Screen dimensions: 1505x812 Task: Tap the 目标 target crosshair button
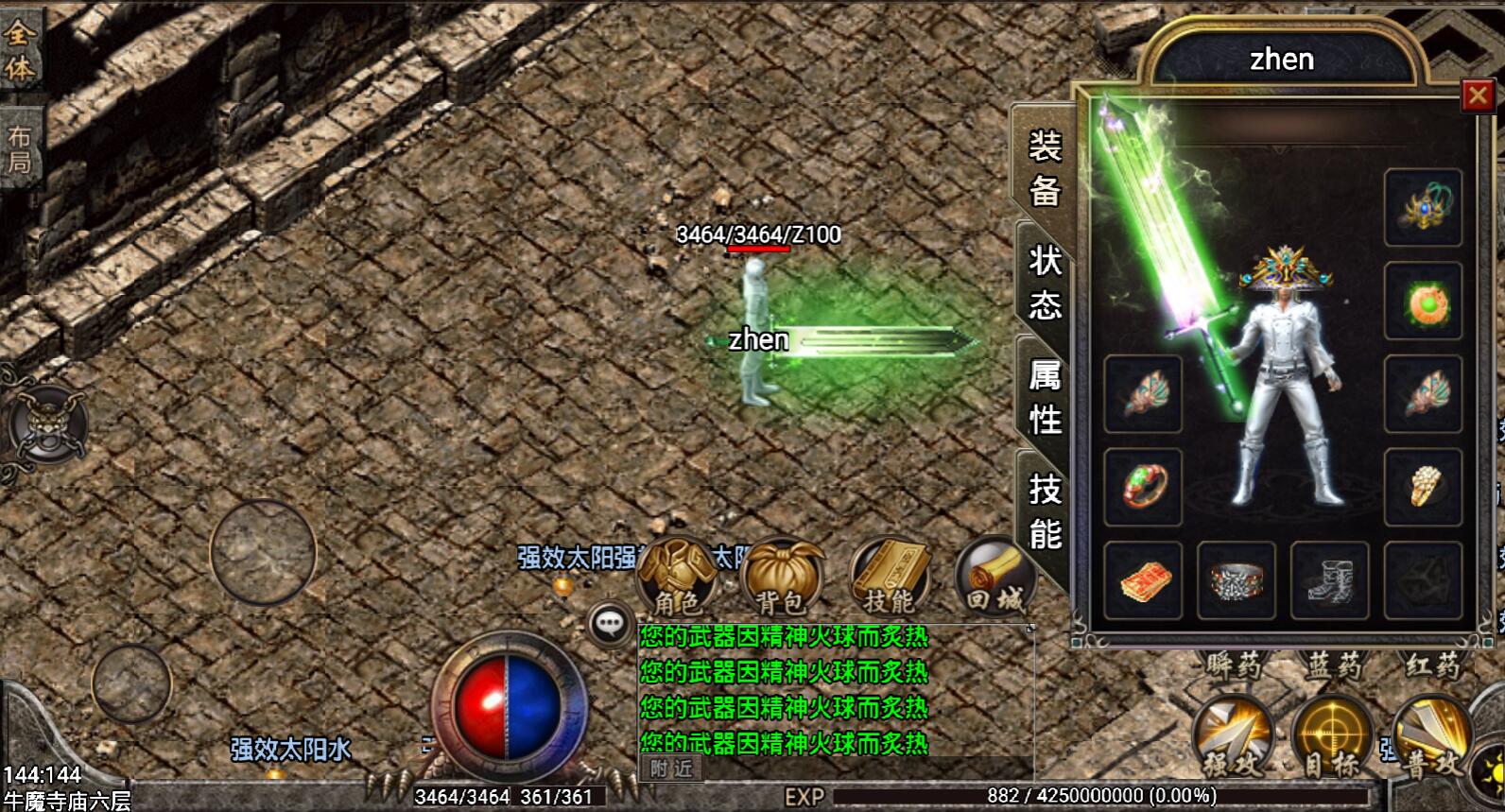[x=1331, y=737]
